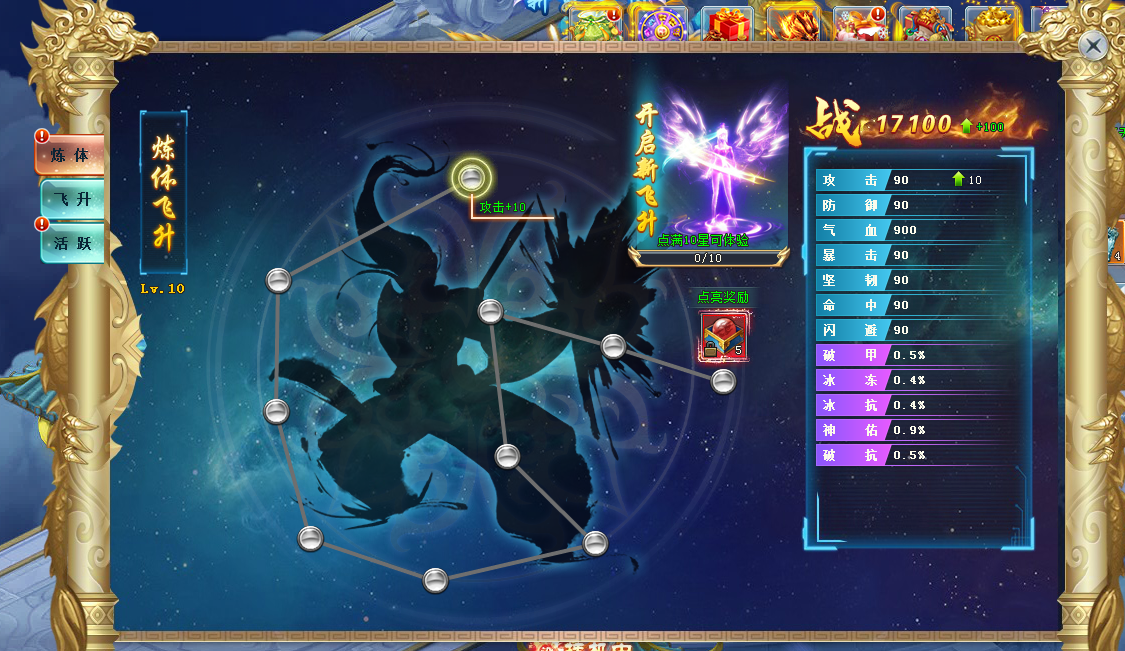Viewport: 1125px width, 651px height.
Task: Close the 炼体飞升 panel
Action: 1094,45
